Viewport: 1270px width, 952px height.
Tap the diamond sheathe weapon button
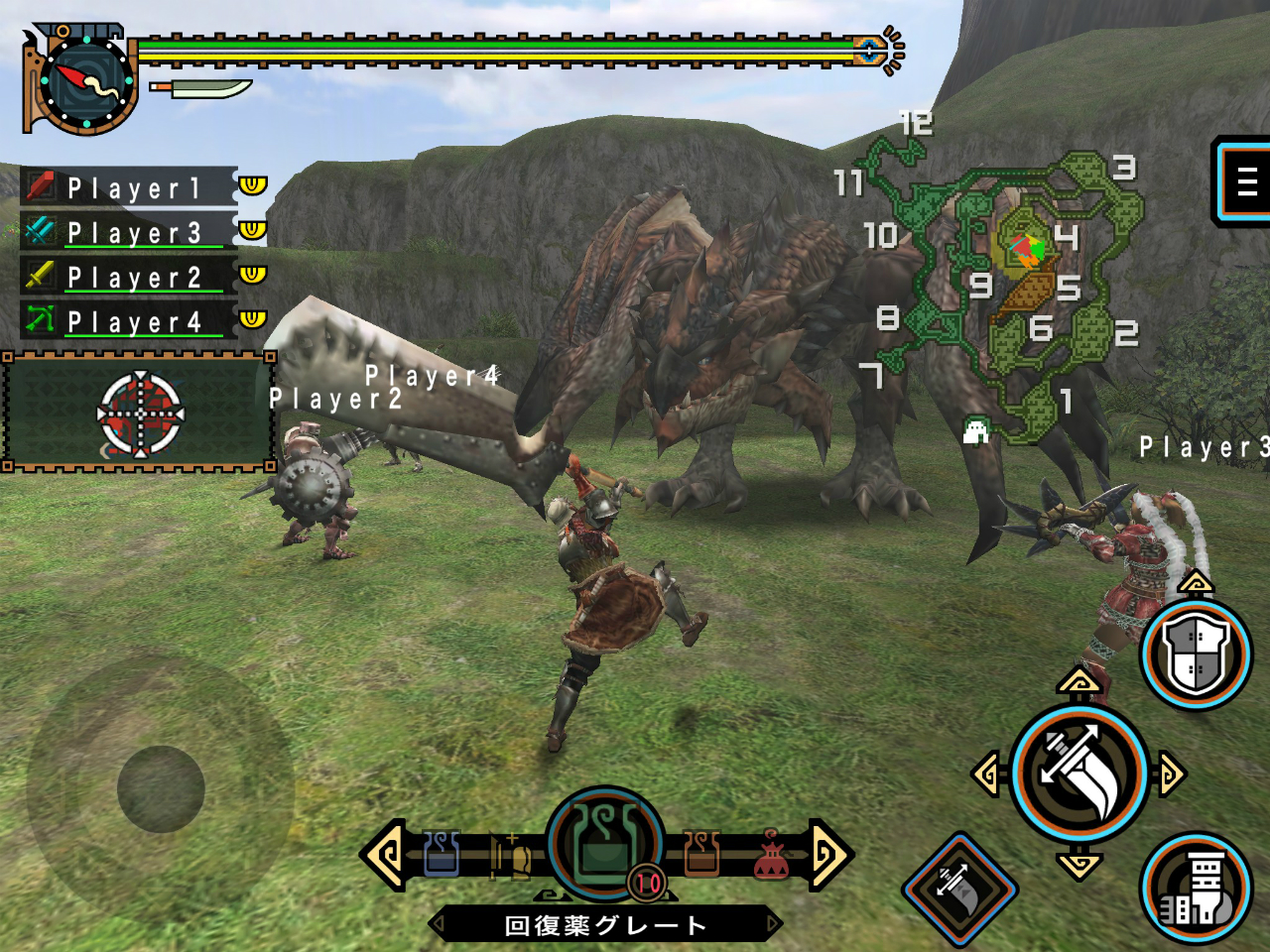click(x=959, y=888)
